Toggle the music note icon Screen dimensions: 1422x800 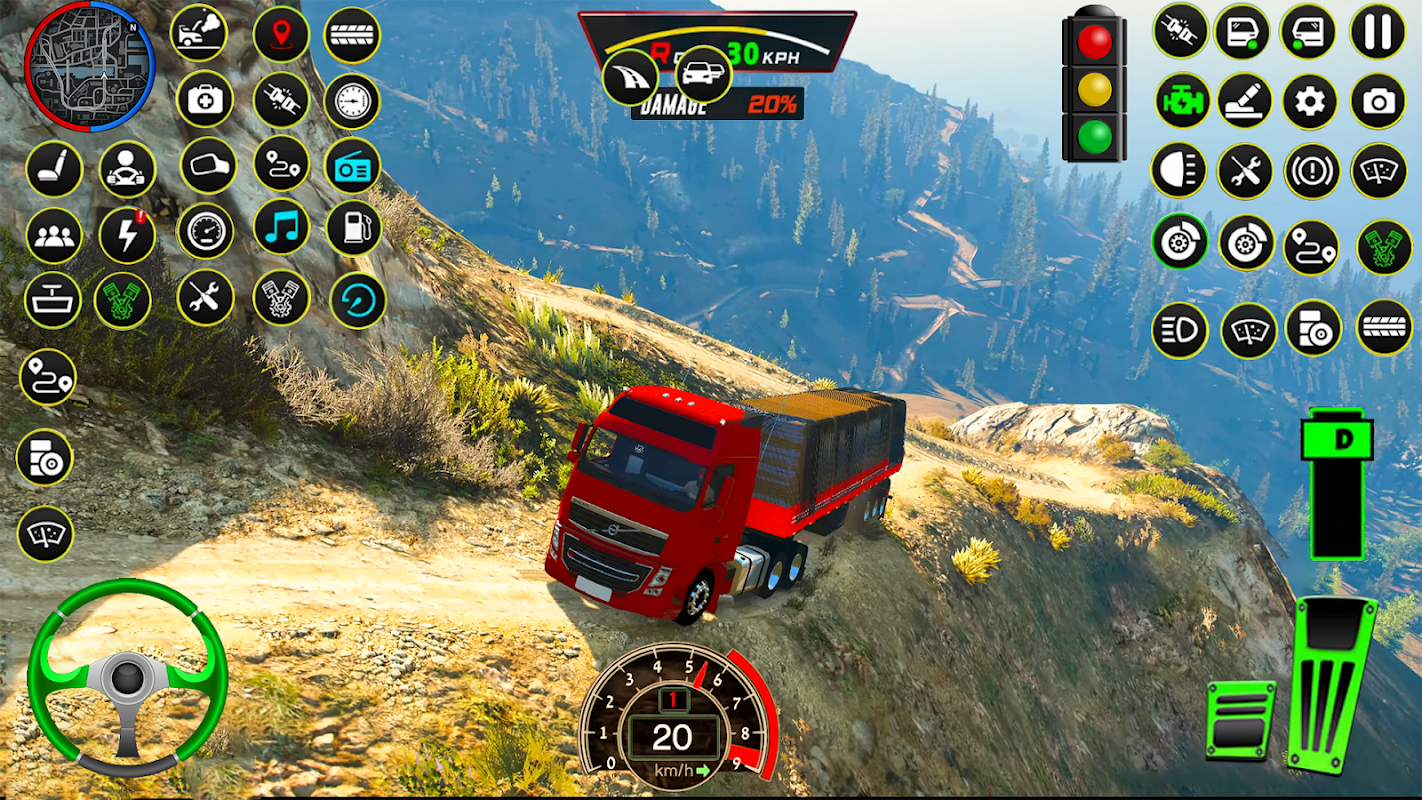(282, 229)
